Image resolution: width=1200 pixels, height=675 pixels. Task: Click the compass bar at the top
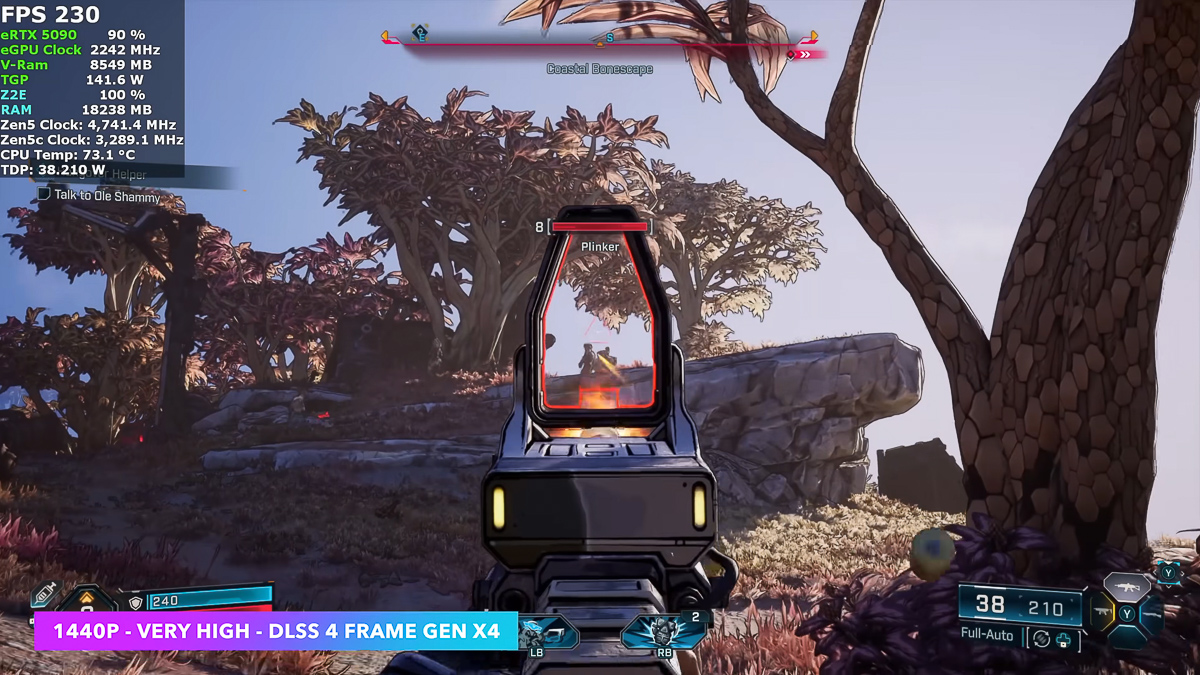click(x=600, y=44)
